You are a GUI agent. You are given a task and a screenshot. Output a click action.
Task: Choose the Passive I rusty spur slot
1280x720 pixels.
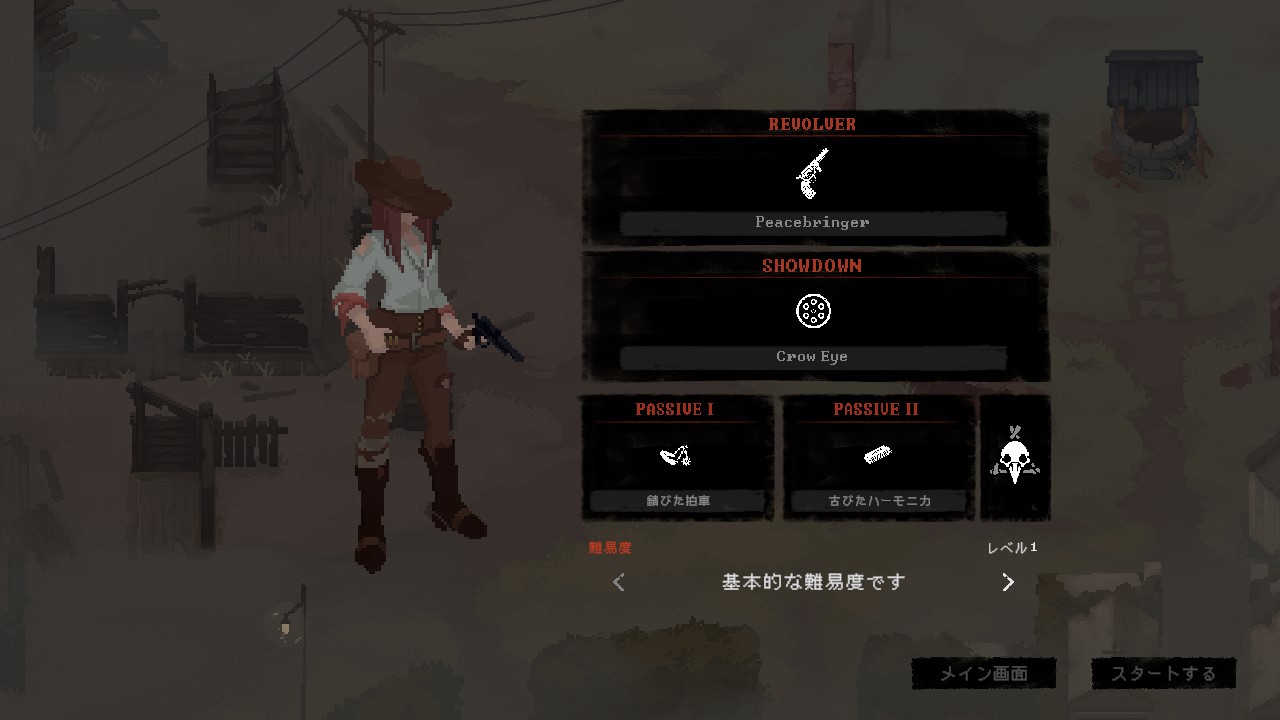pos(676,458)
